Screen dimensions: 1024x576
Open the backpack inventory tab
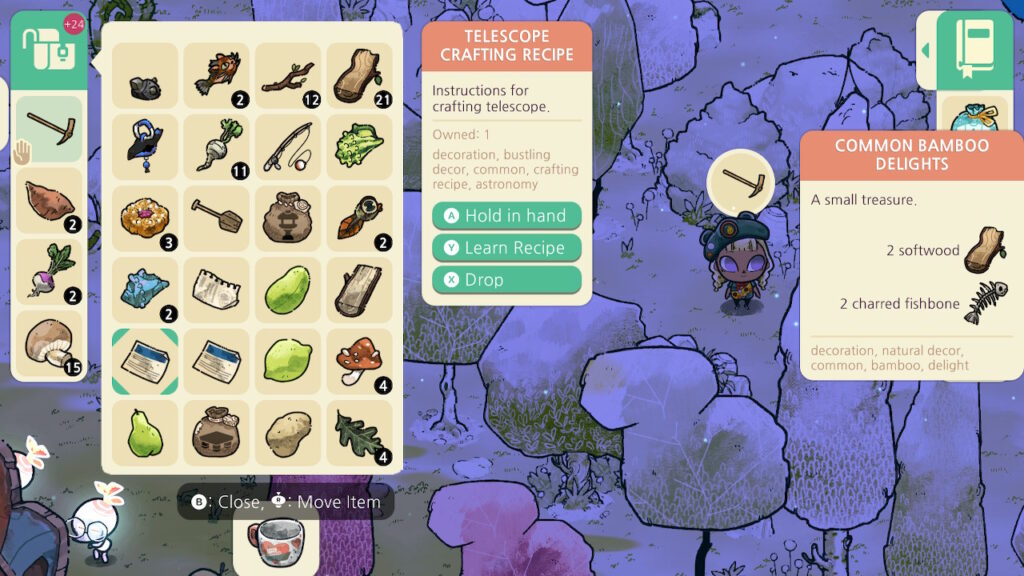48,48
